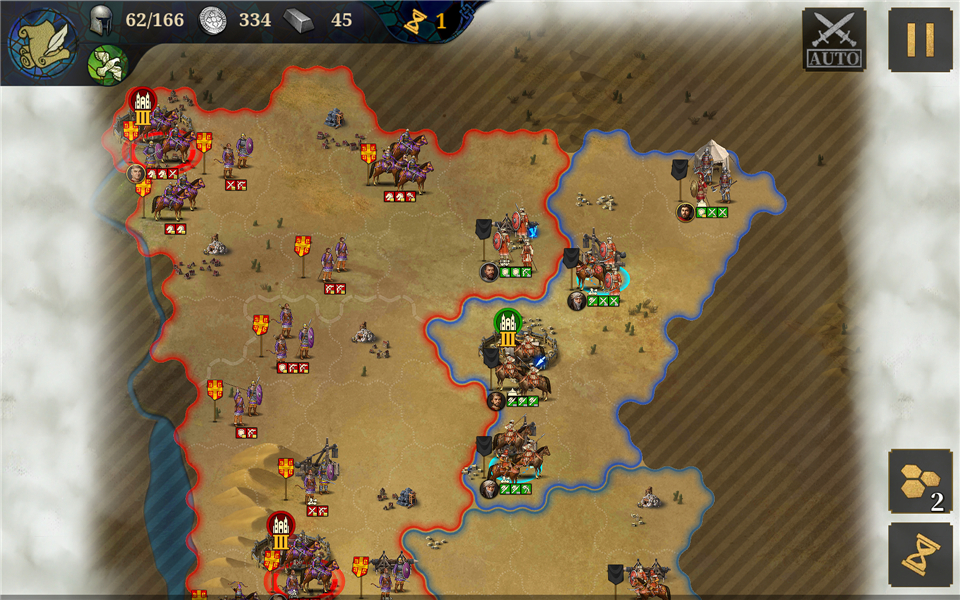End the turn with the hourglass button
The image size is (960, 600).
click(x=920, y=555)
